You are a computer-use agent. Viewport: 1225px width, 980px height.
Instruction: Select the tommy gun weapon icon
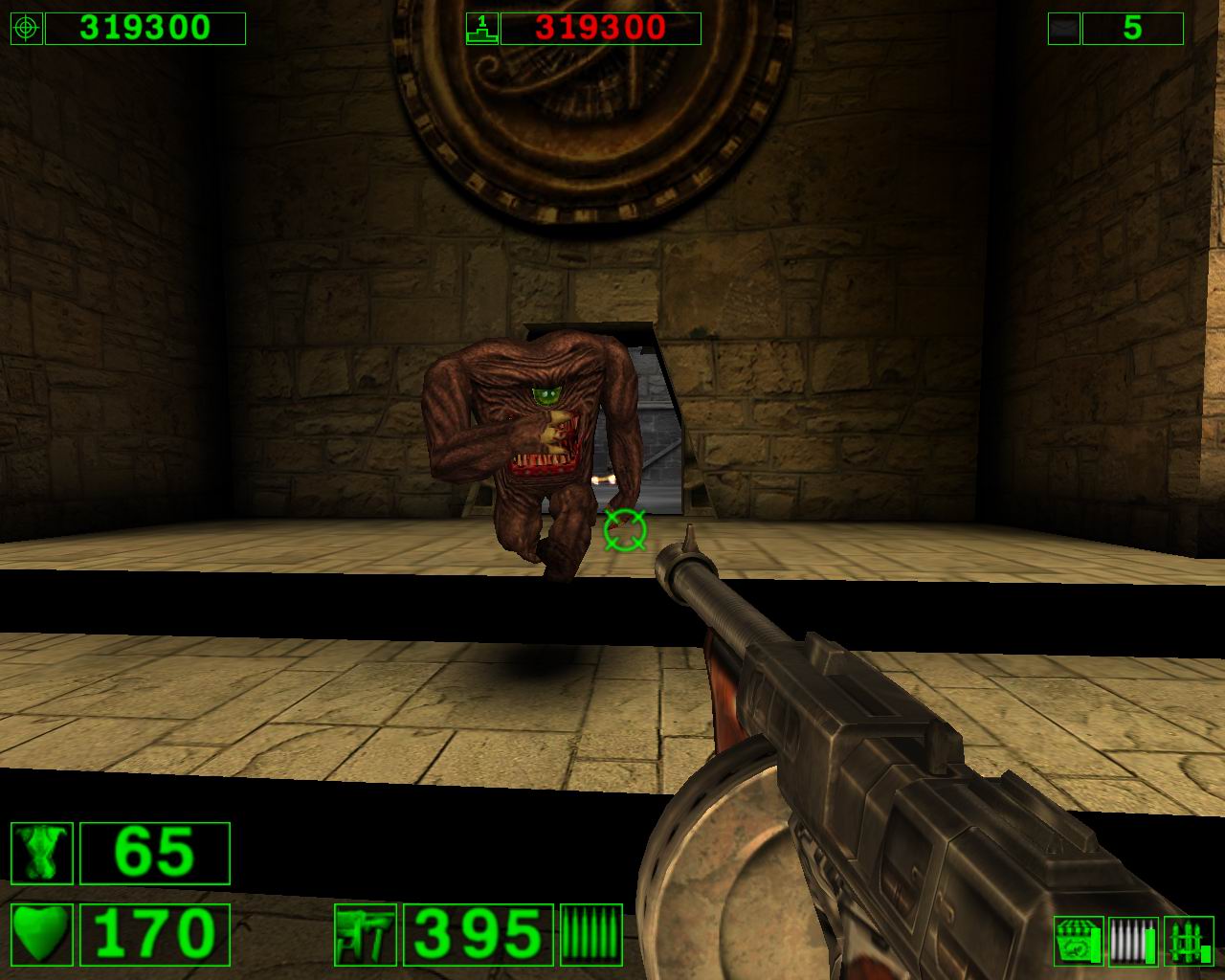[x=366, y=934]
